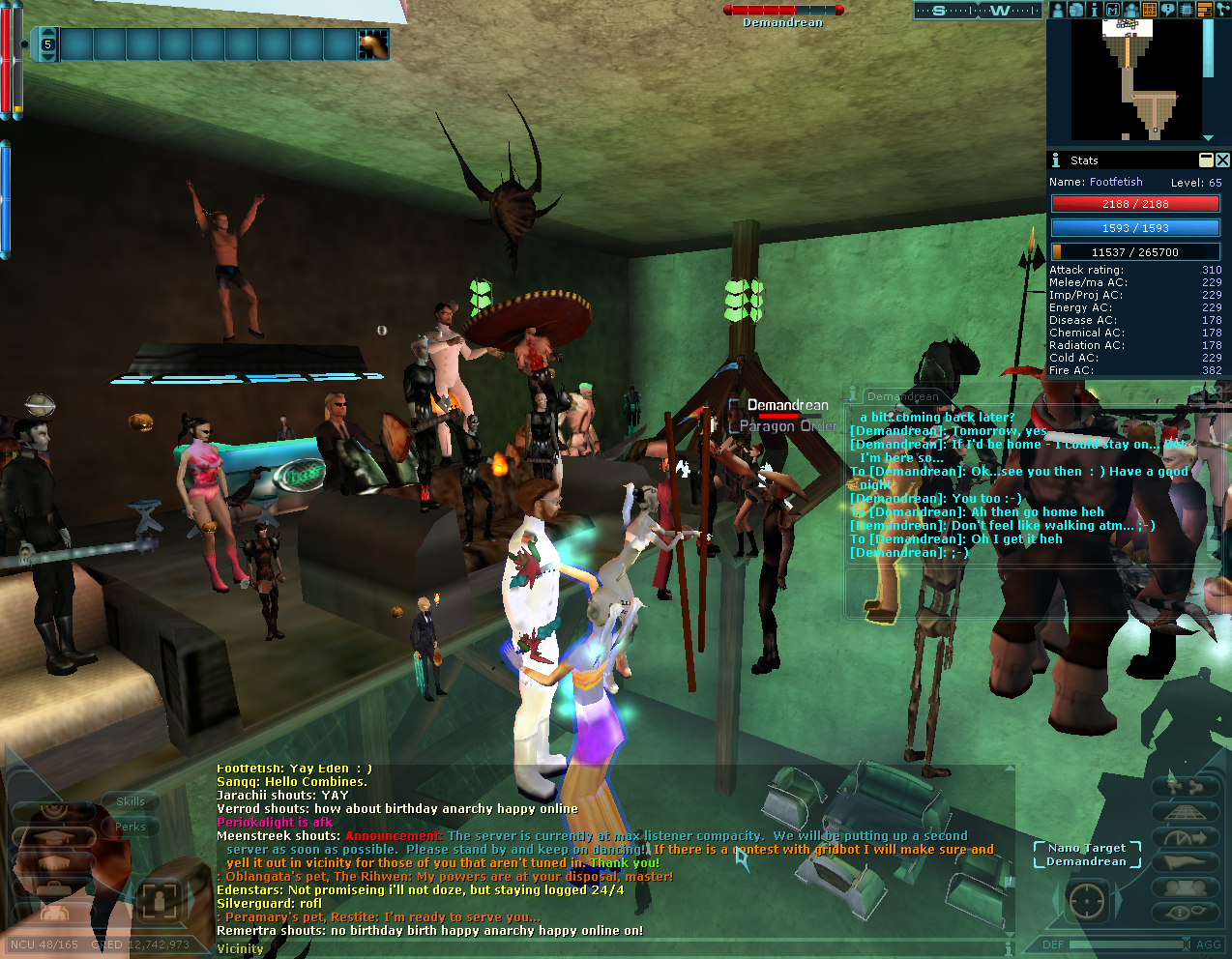
Task: Open the Demandrean private chat window
Action: (x=902, y=396)
